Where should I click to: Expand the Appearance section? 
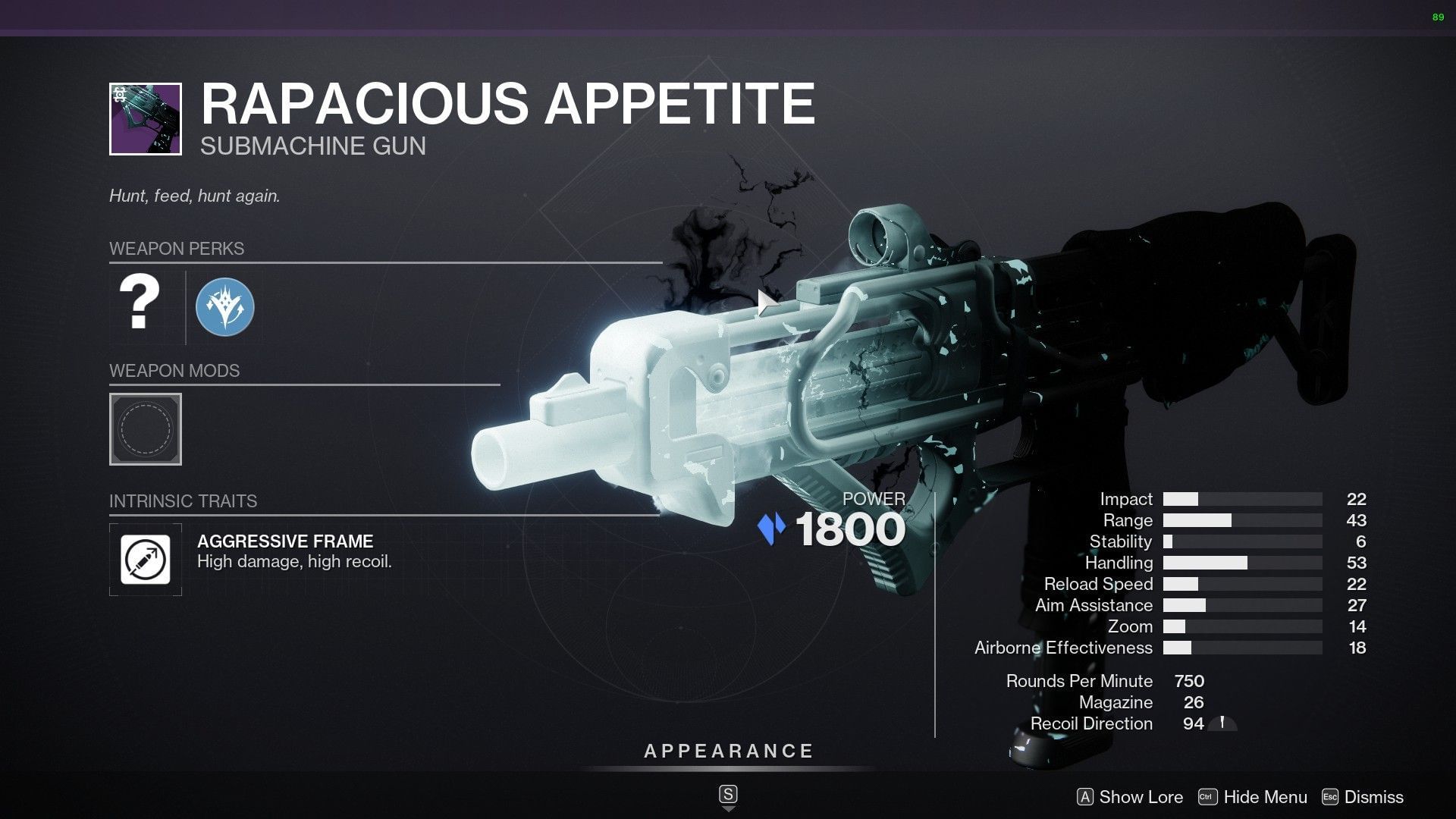pos(727,752)
